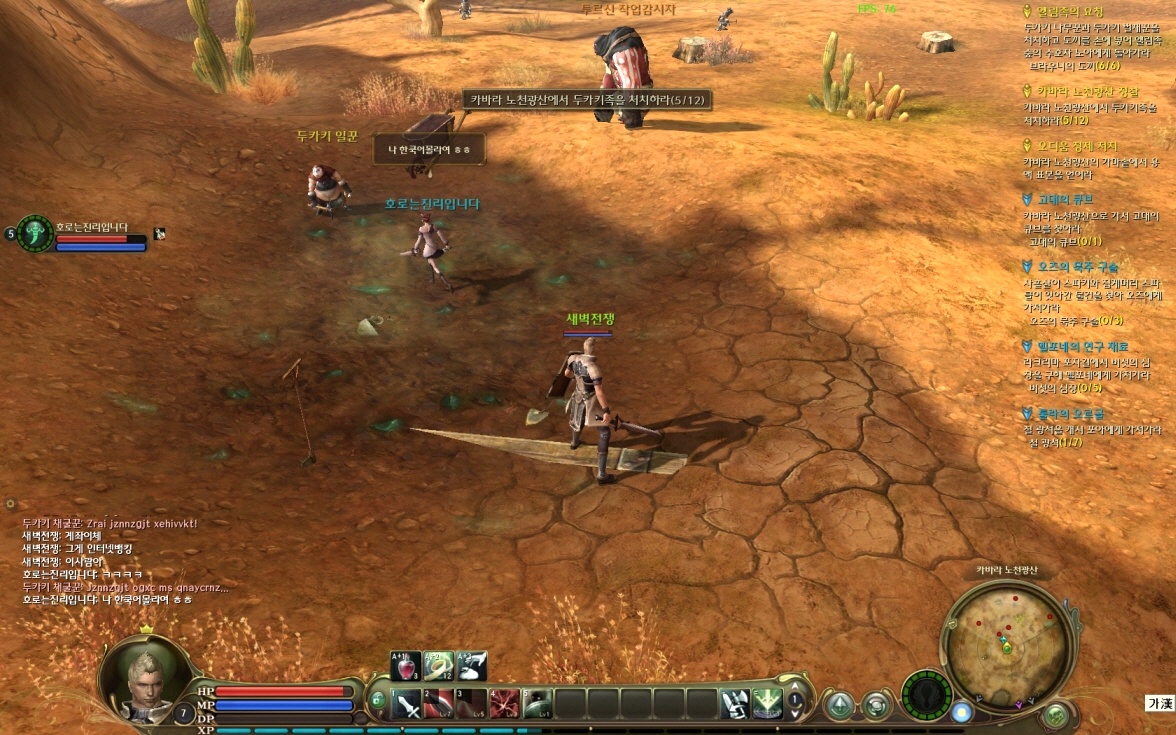Click the 카바라 노천광산 minimap
Viewport: 1176px width, 735px height.
click(1004, 640)
